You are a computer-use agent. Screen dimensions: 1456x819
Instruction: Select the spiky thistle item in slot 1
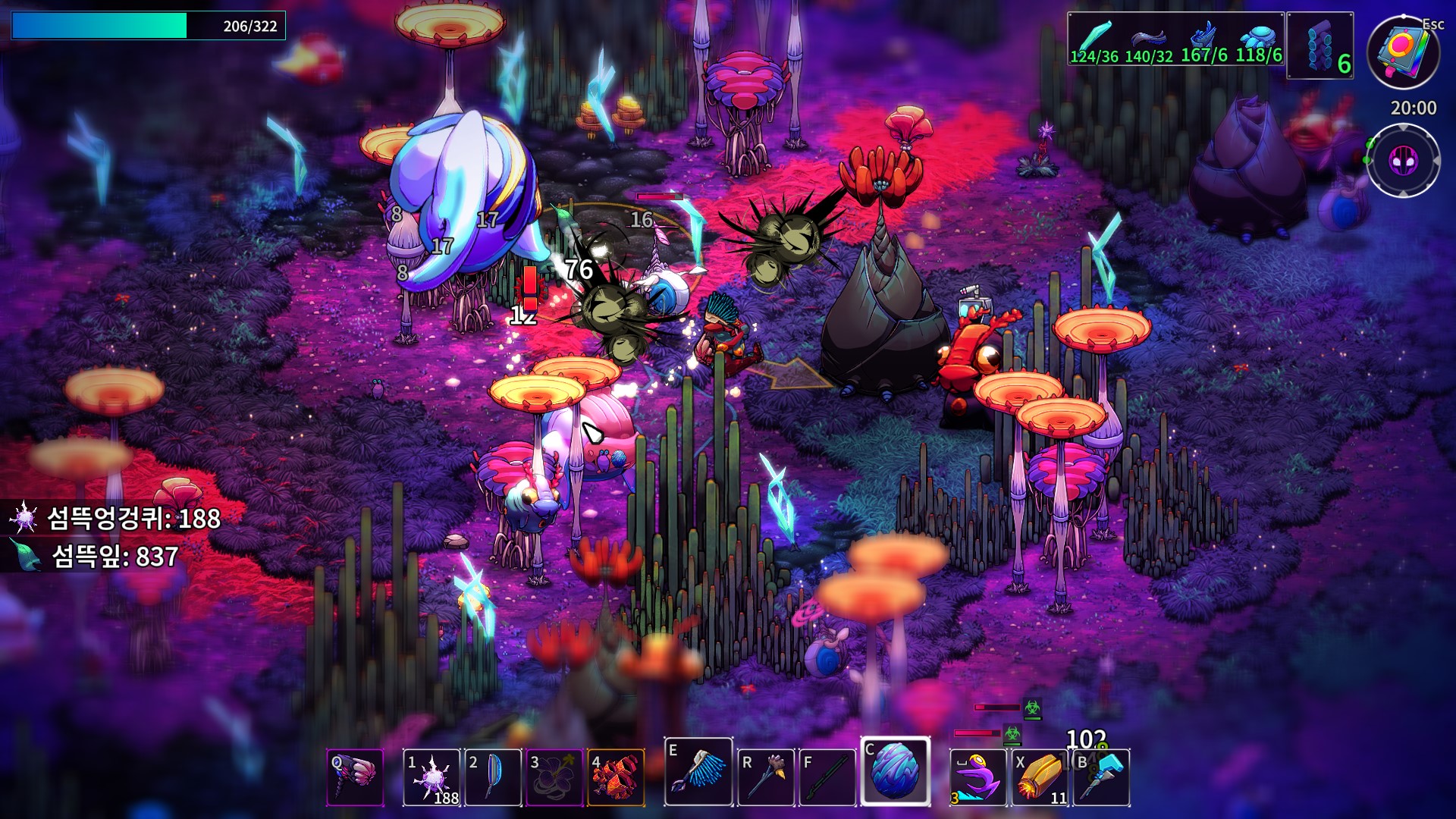click(x=431, y=777)
